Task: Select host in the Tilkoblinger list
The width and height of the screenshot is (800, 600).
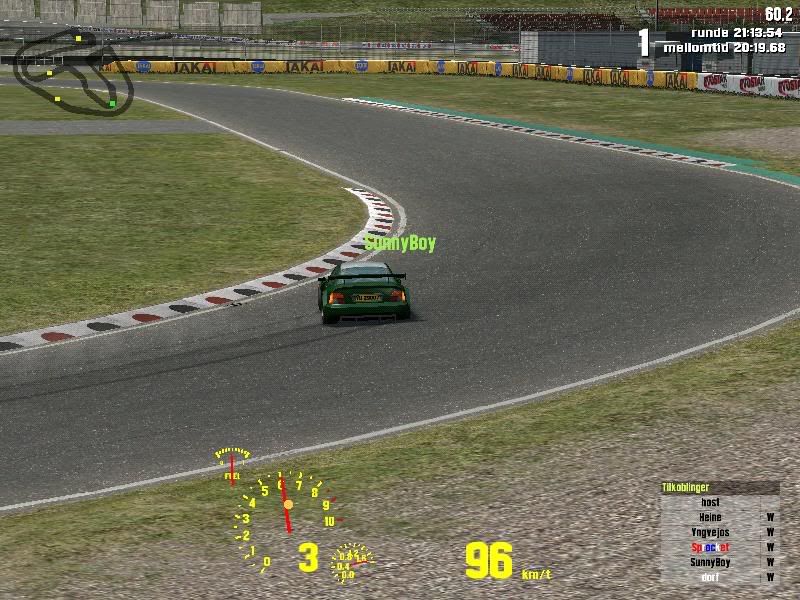Action: [x=710, y=502]
